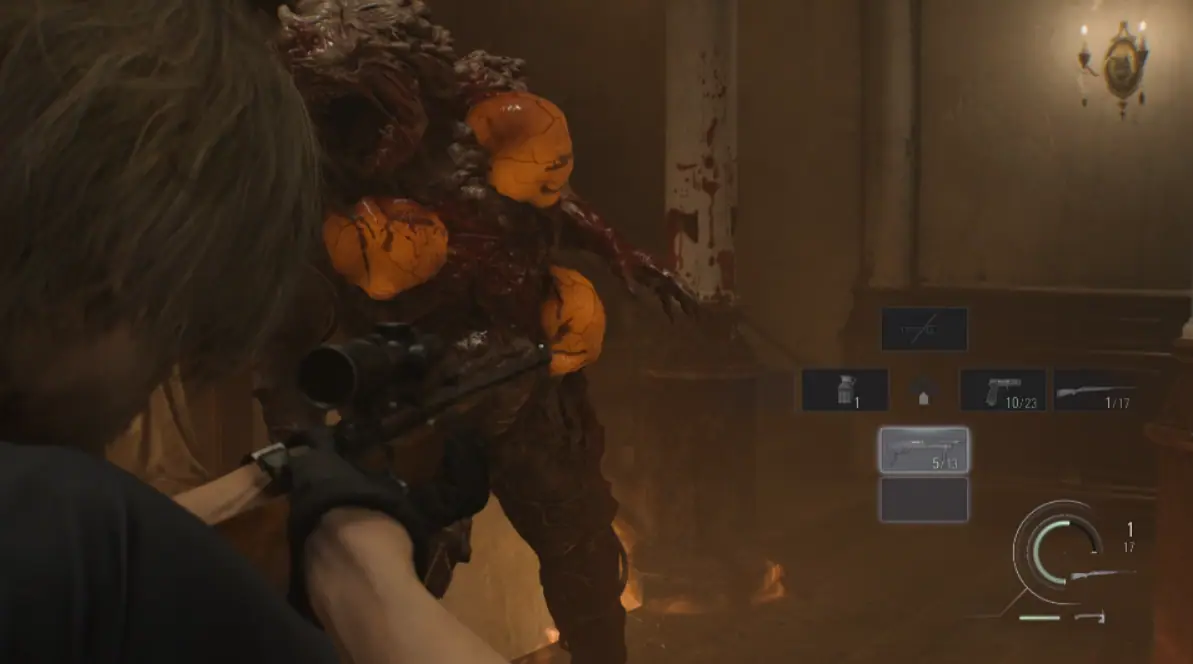Viewport: 1193px width, 664px height.
Task: Click the empty slot below the shotgun
Action: click(x=924, y=499)
